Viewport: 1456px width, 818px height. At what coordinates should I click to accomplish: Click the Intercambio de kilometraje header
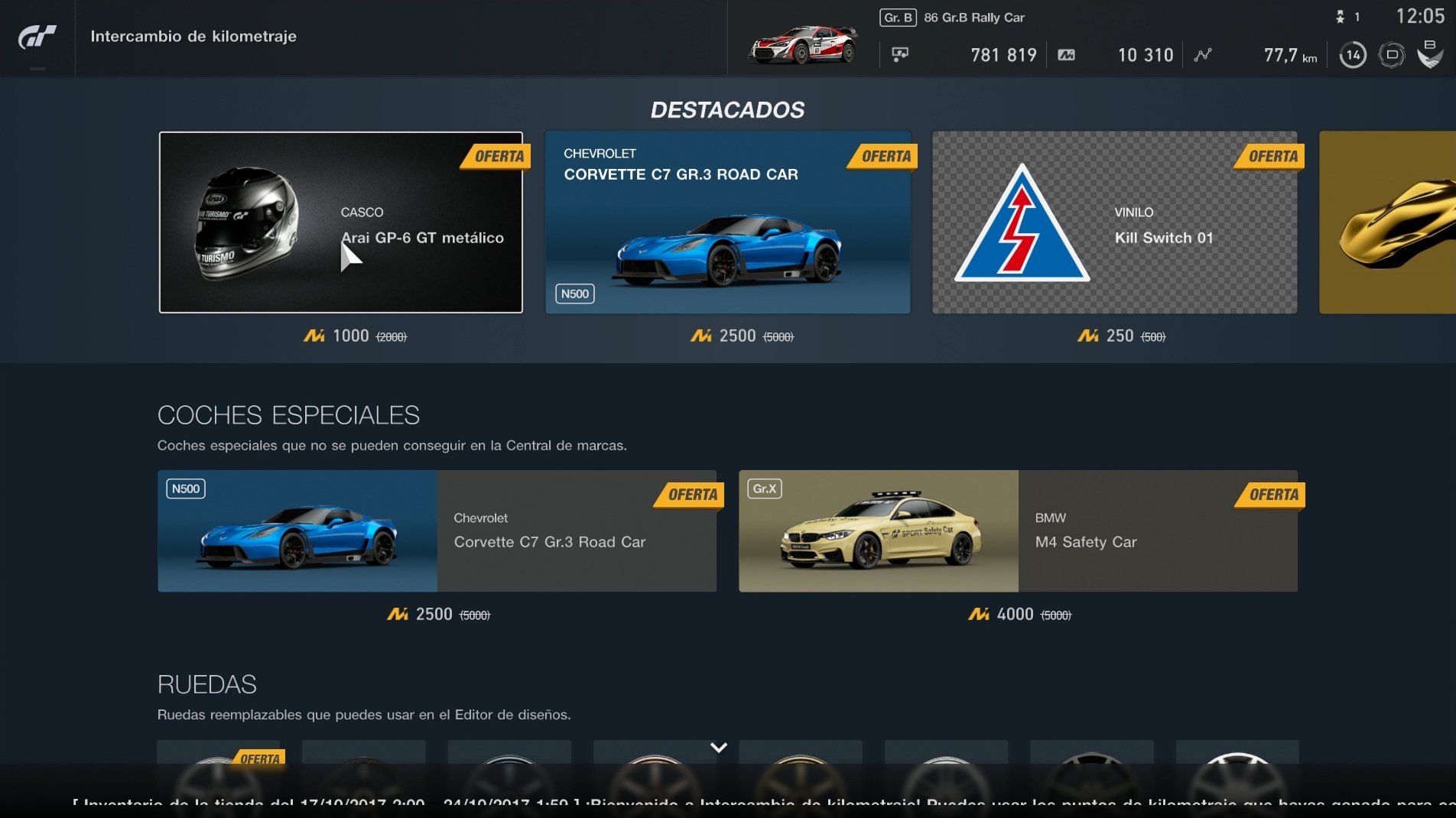[193, 35]
